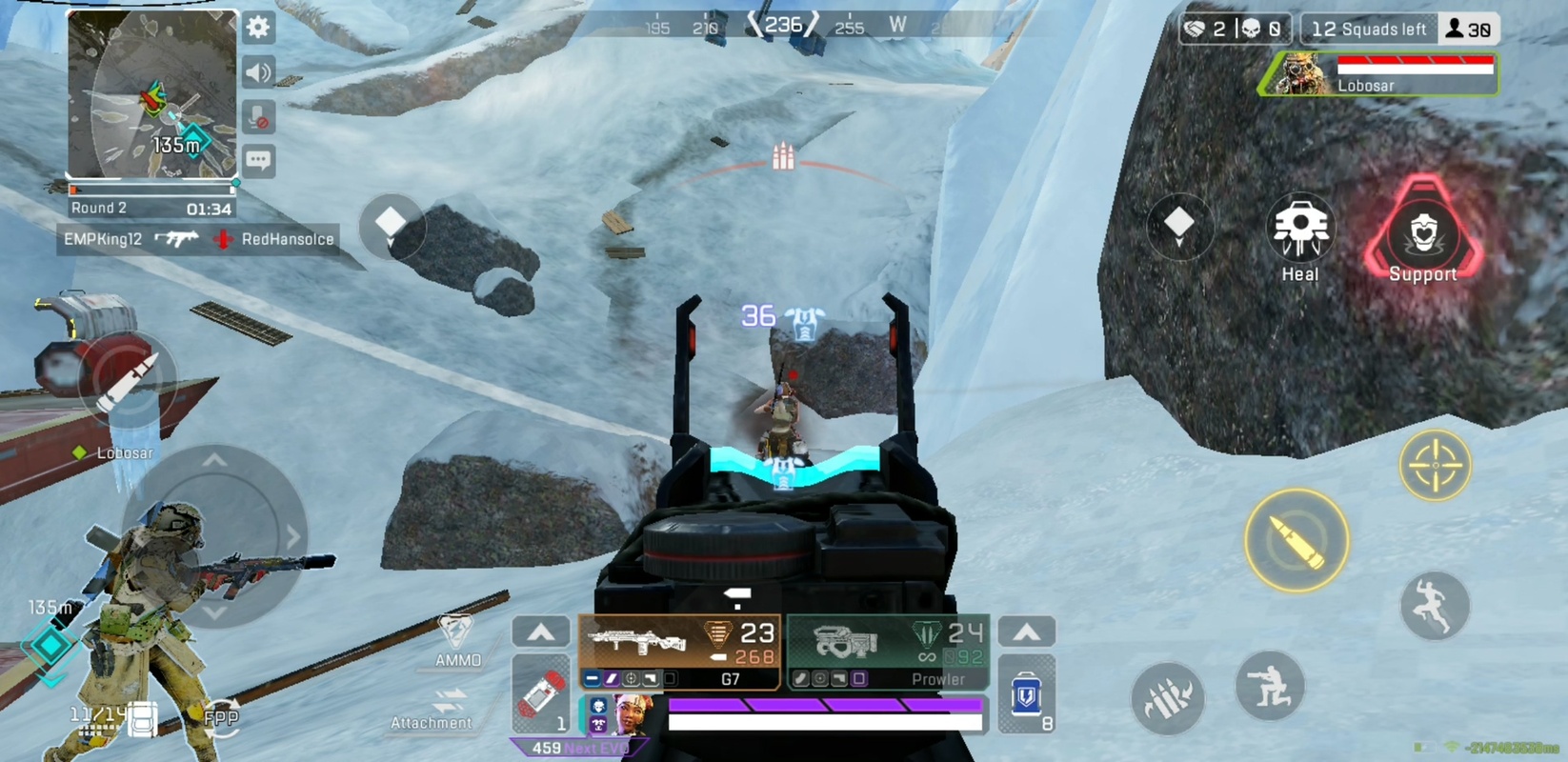Screen dimensions: 1568x762
Task: Fire using the yellow bullet button
Action: (x=1296, y=541)
